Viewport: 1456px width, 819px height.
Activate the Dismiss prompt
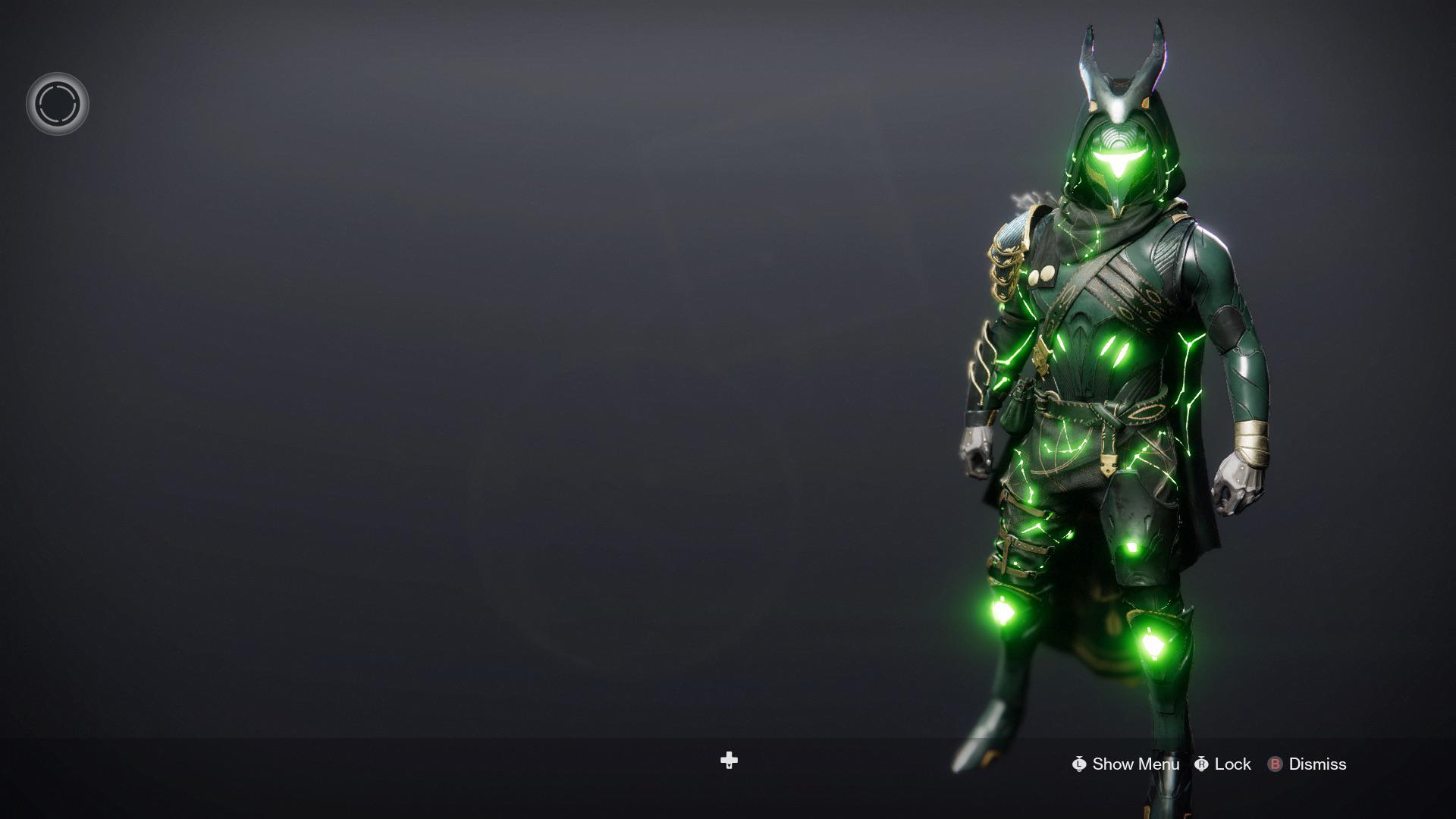pyautogui.click(x=1318, y=764)
